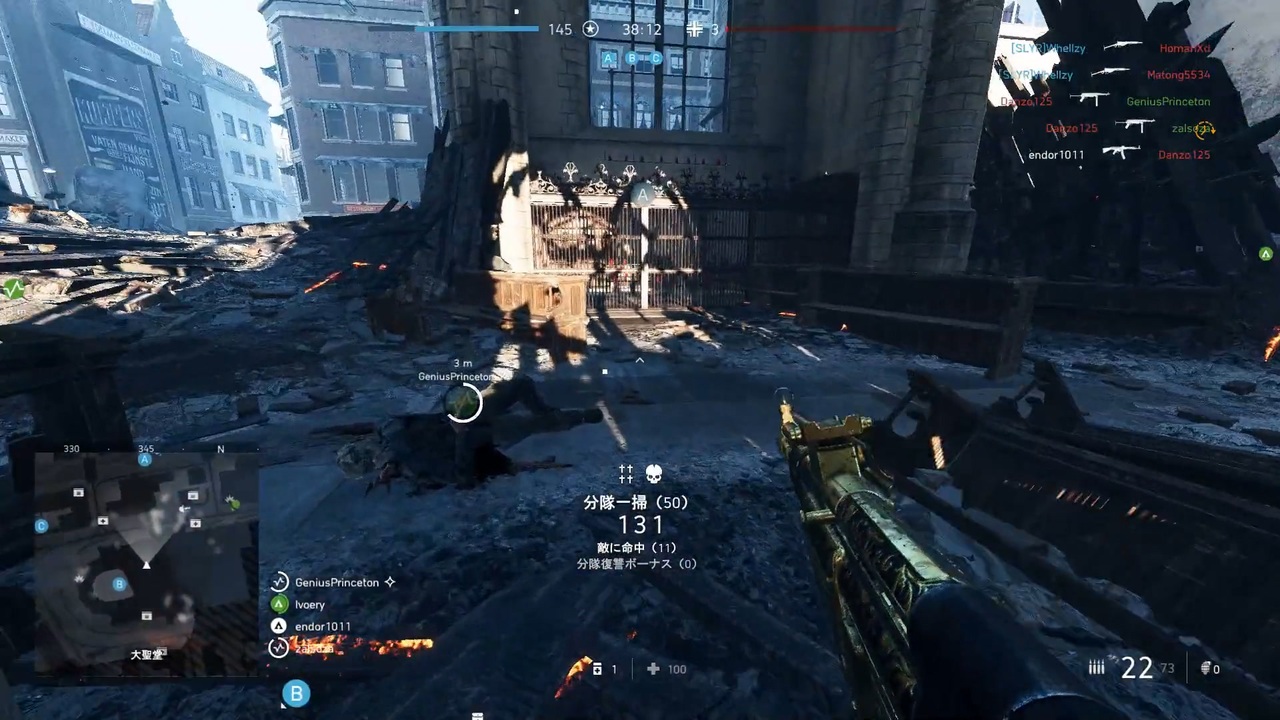Click Ivoery's green assault class icon
The width and height of the screenshot is (1280, 720).
coord(279,604)
